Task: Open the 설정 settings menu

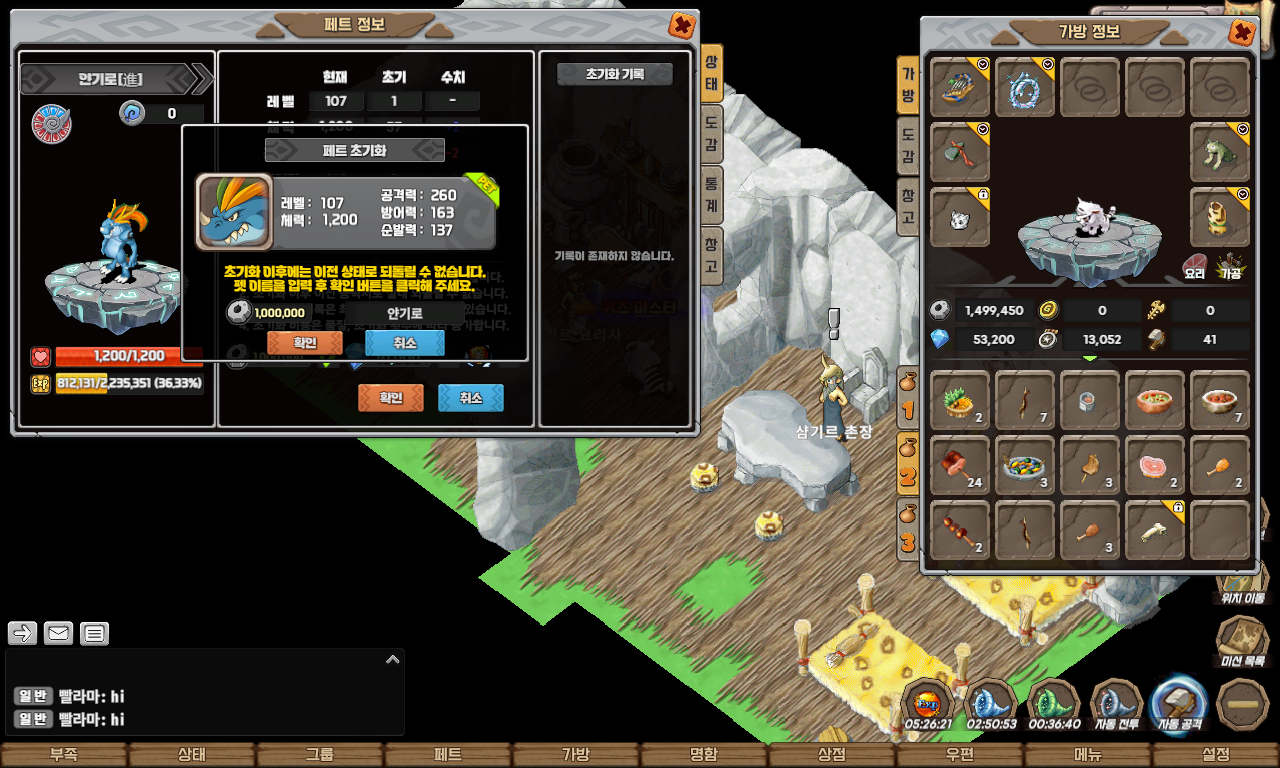Action: 1216,755
